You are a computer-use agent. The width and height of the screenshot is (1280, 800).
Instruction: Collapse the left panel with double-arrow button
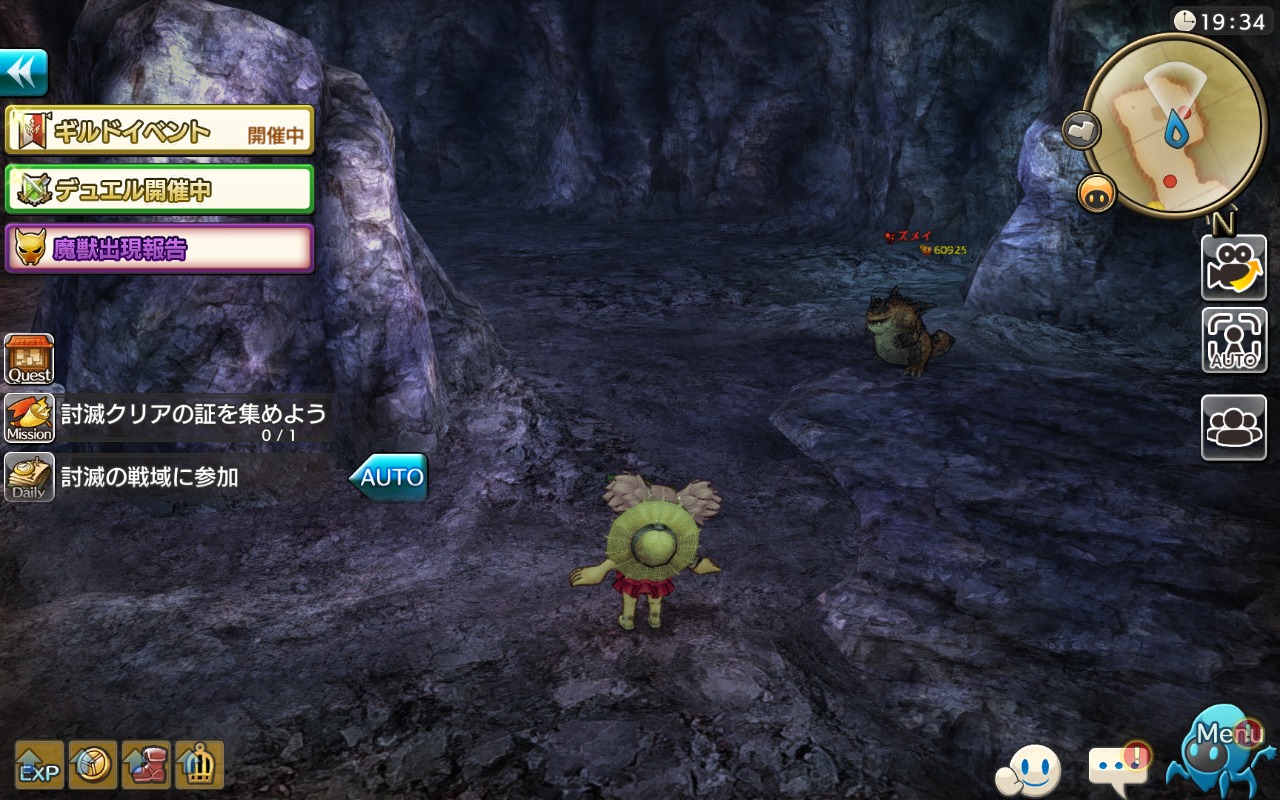tap(23, 73)
